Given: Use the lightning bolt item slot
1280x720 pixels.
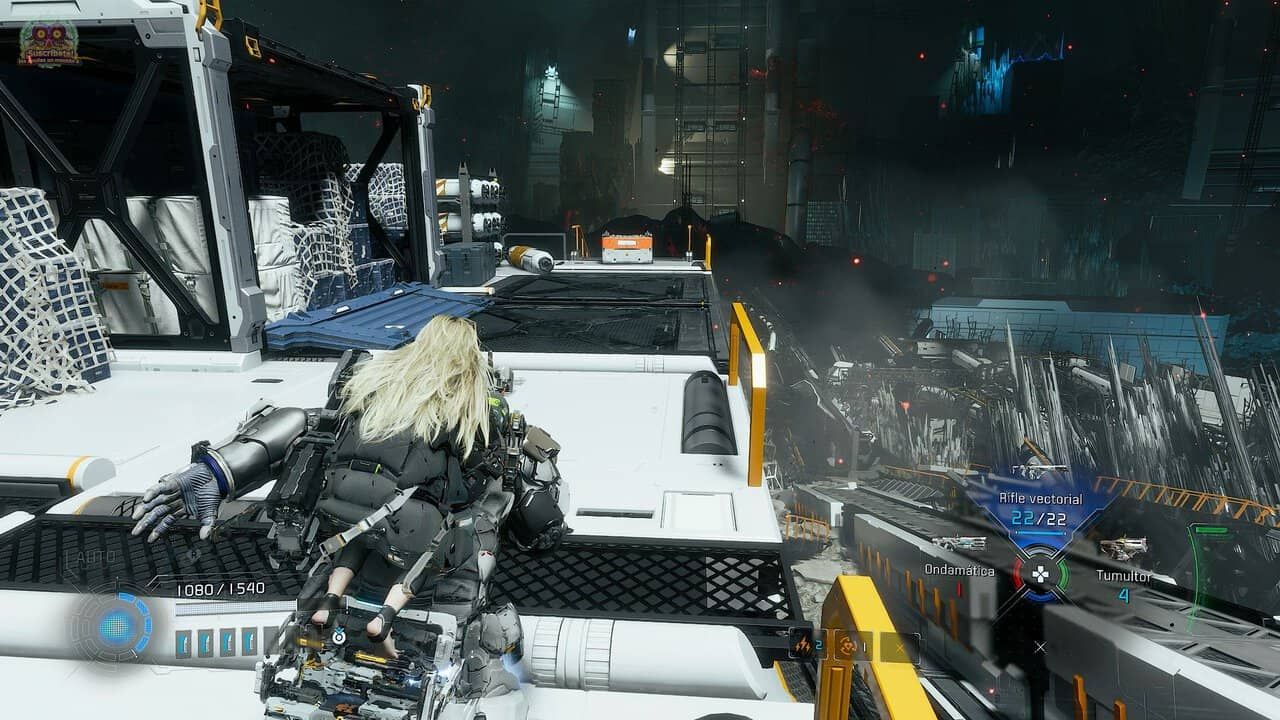Looking at the screenshot, I should click(802, 646).
